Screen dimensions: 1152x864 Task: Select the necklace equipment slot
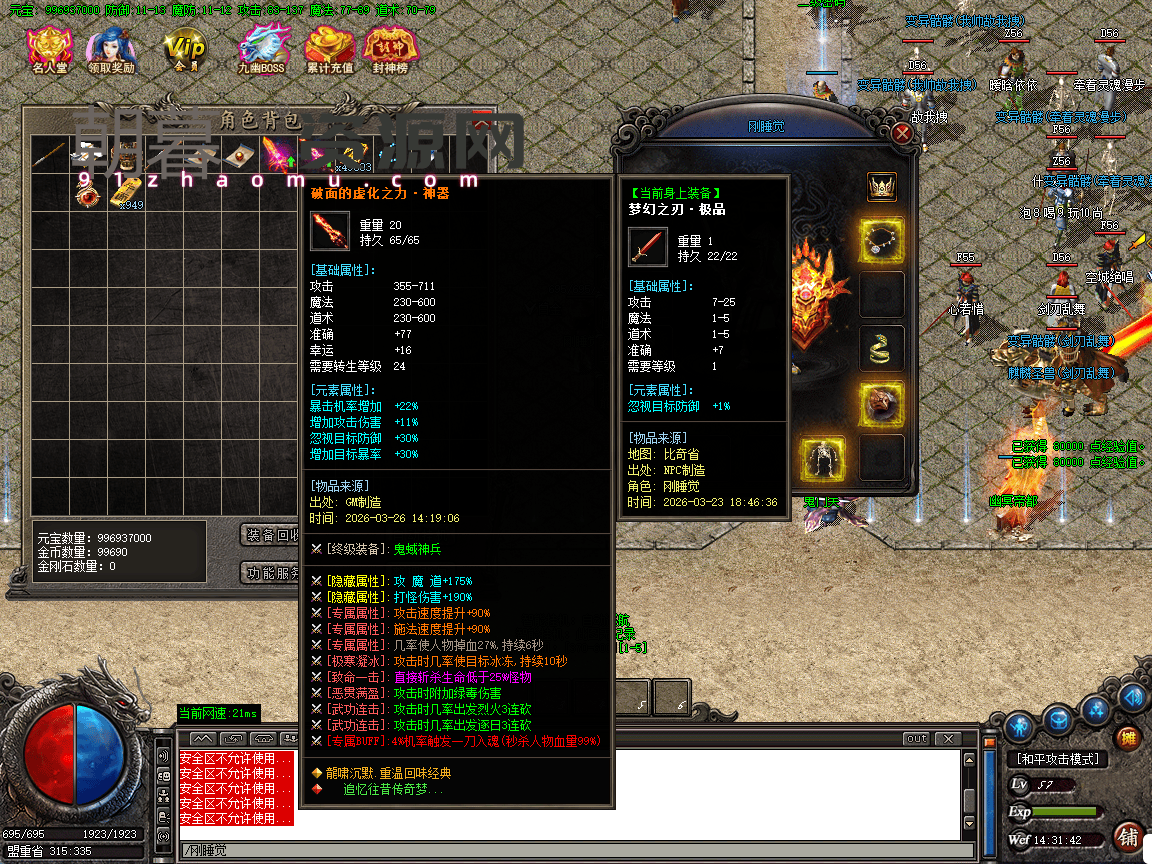tap(882, 241)
